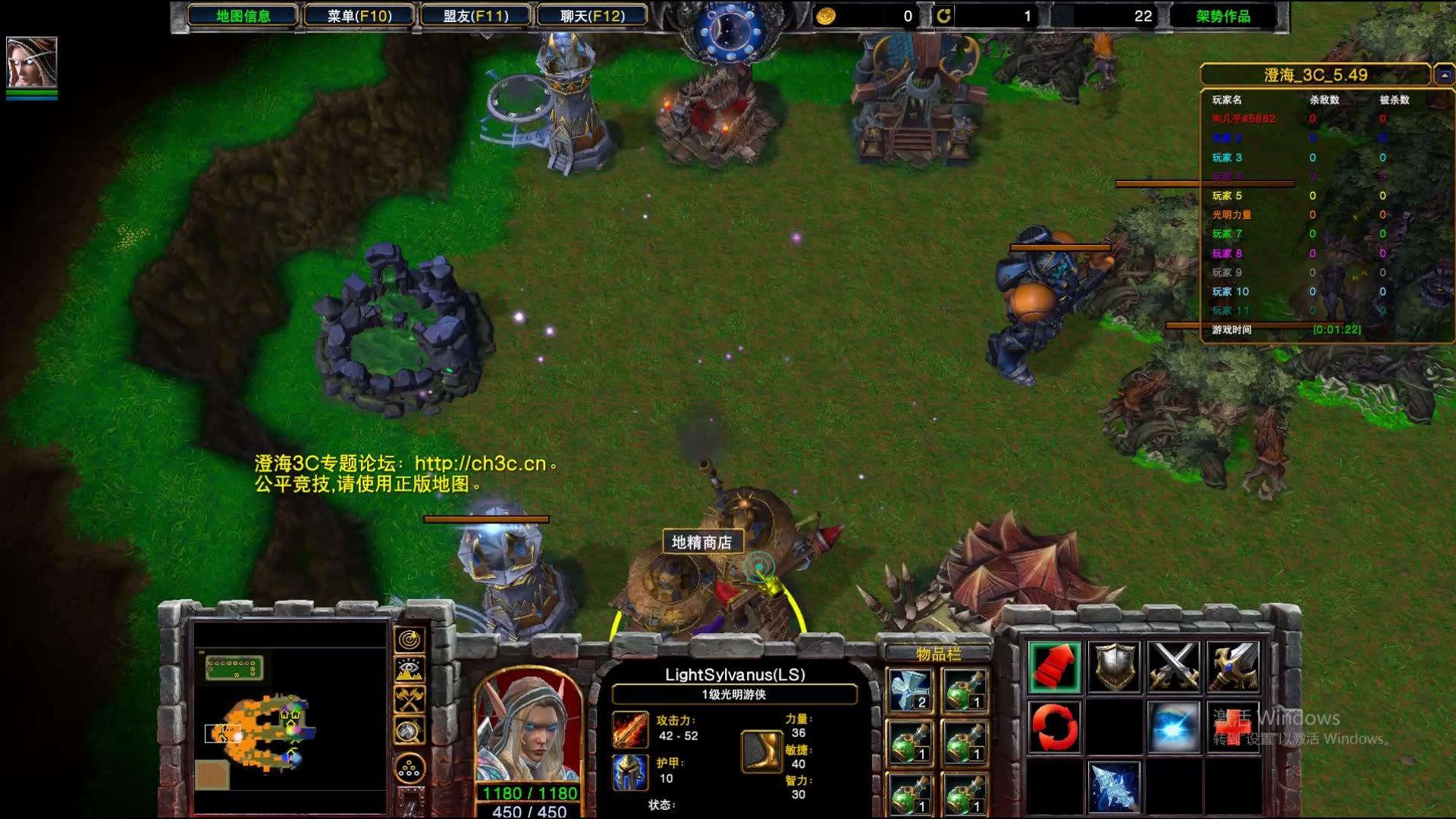Open the 菜单(F10) game menu

[359, 16]
